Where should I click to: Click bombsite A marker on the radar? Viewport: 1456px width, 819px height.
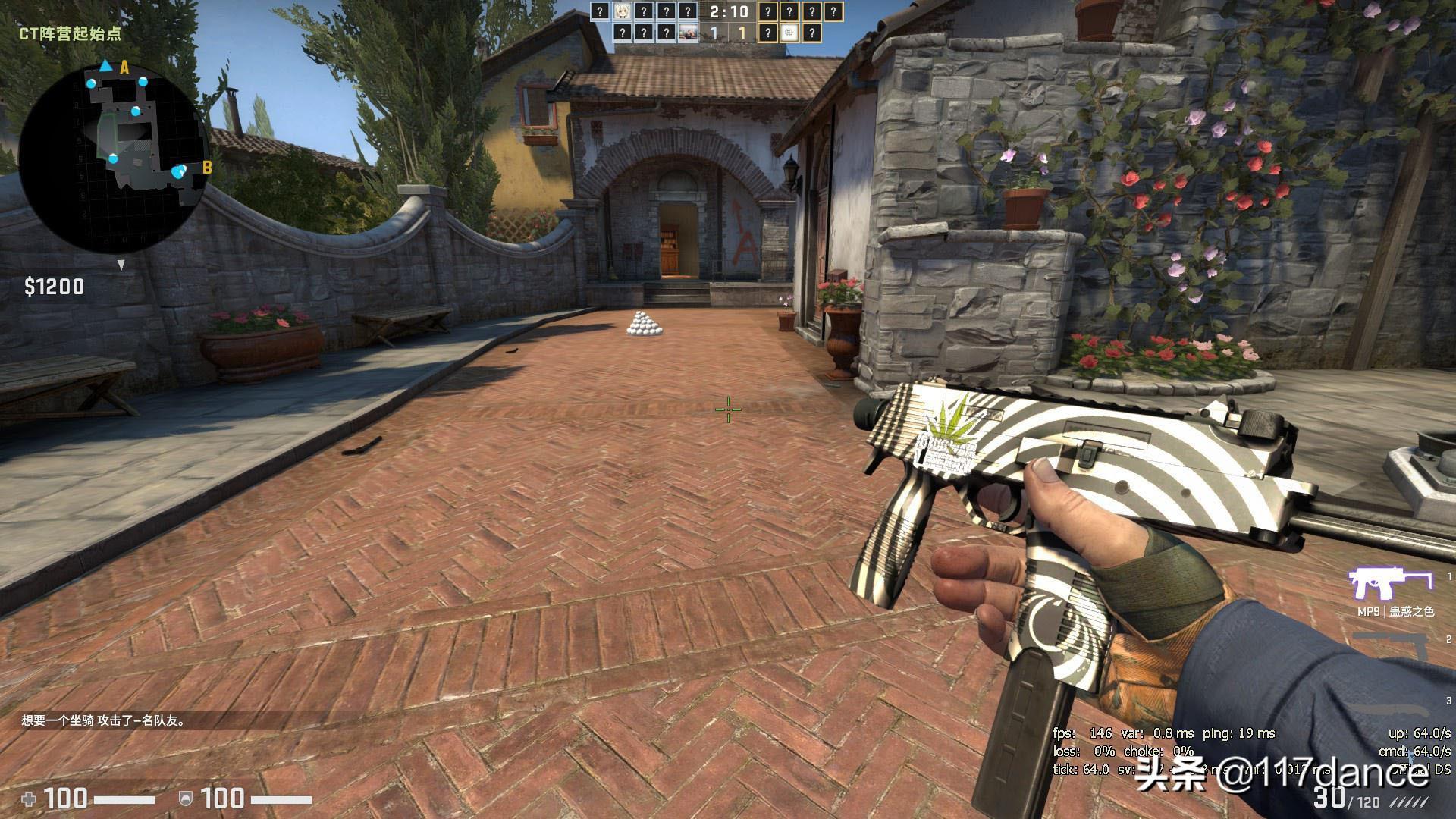pyautogui.click(x=124, y=68)
